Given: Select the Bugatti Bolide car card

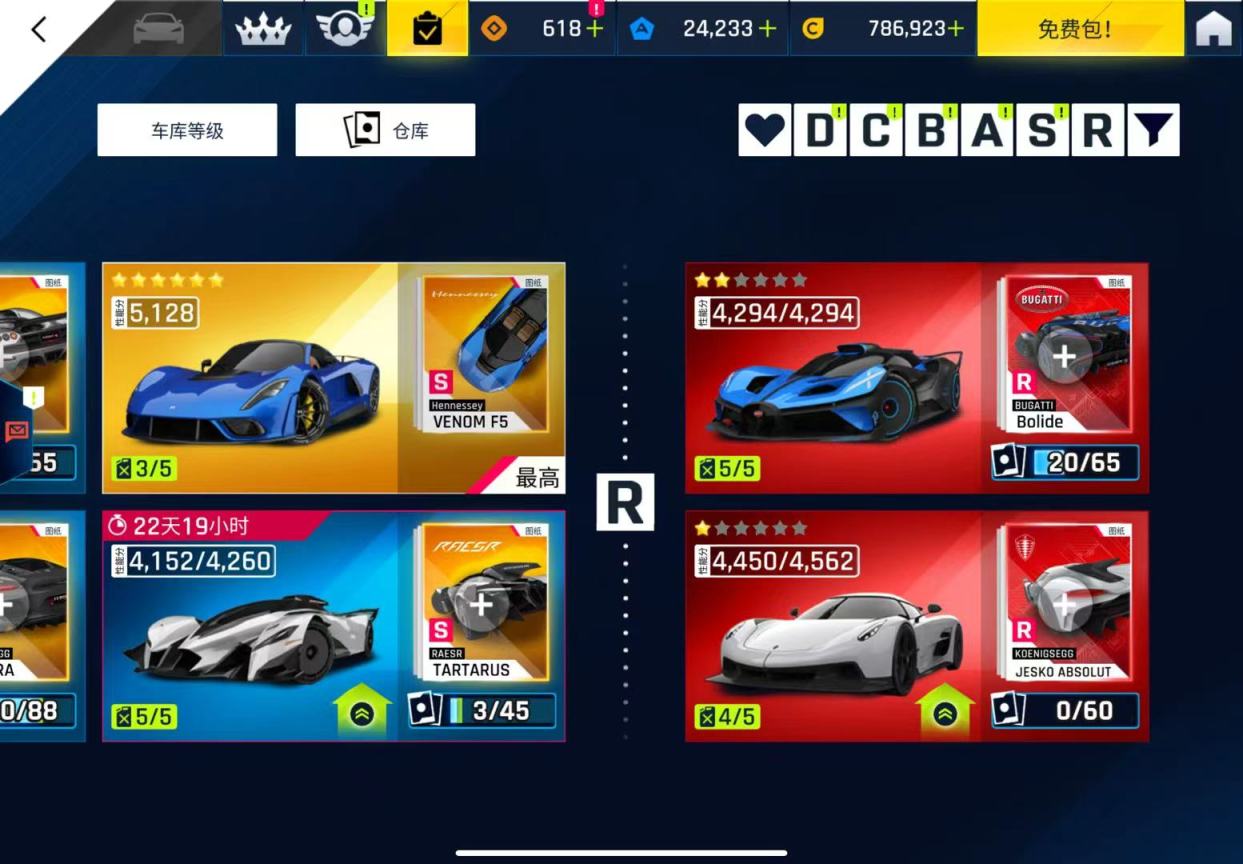Looking at the screenshot, I should pyautogui.click(x=833, y=378).
